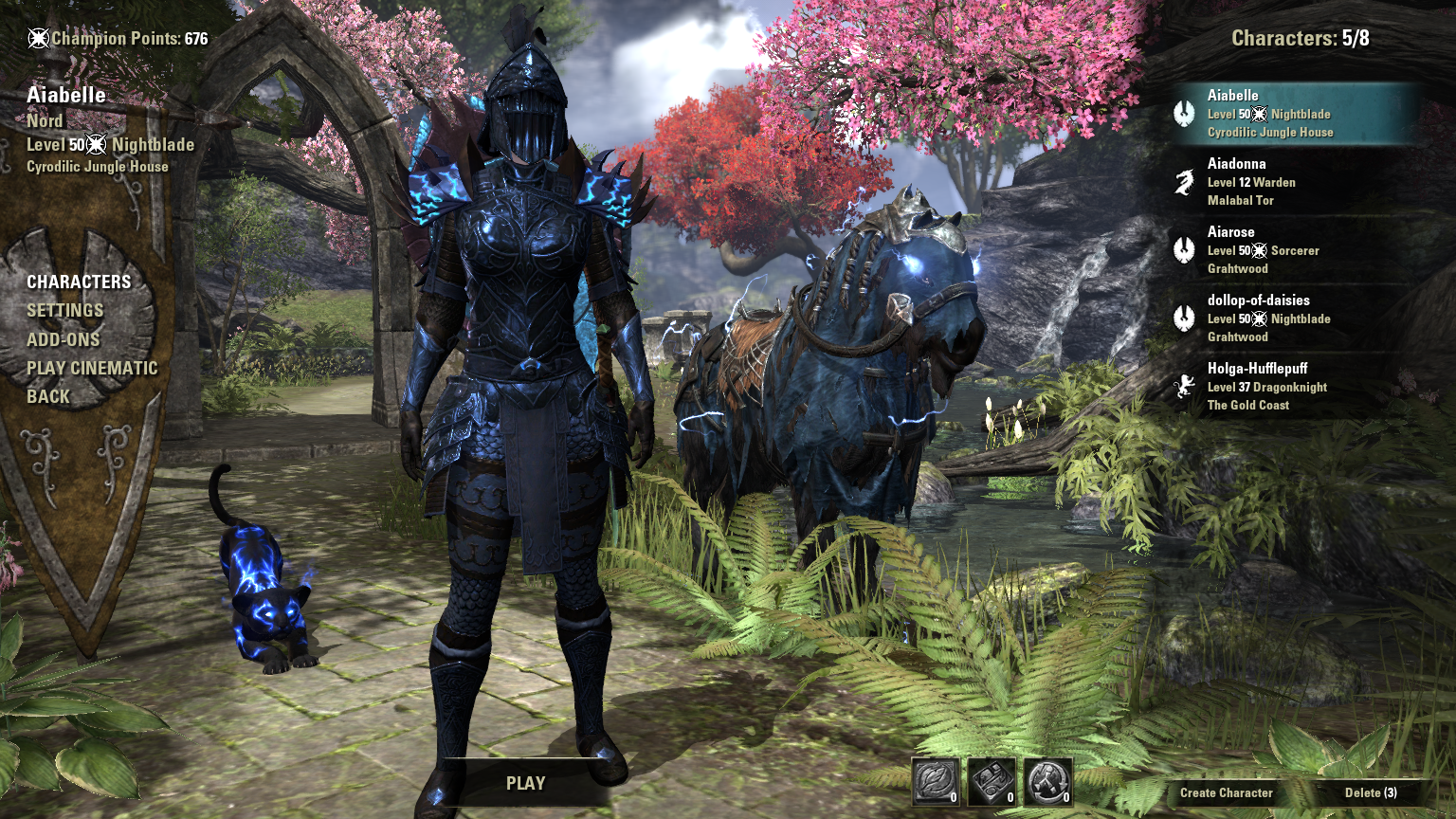The height and width of the screenshot is (819, 1456).
Task: Click the eagle alliance emblem beside Aiabelle
Action: pos(1185,114)
